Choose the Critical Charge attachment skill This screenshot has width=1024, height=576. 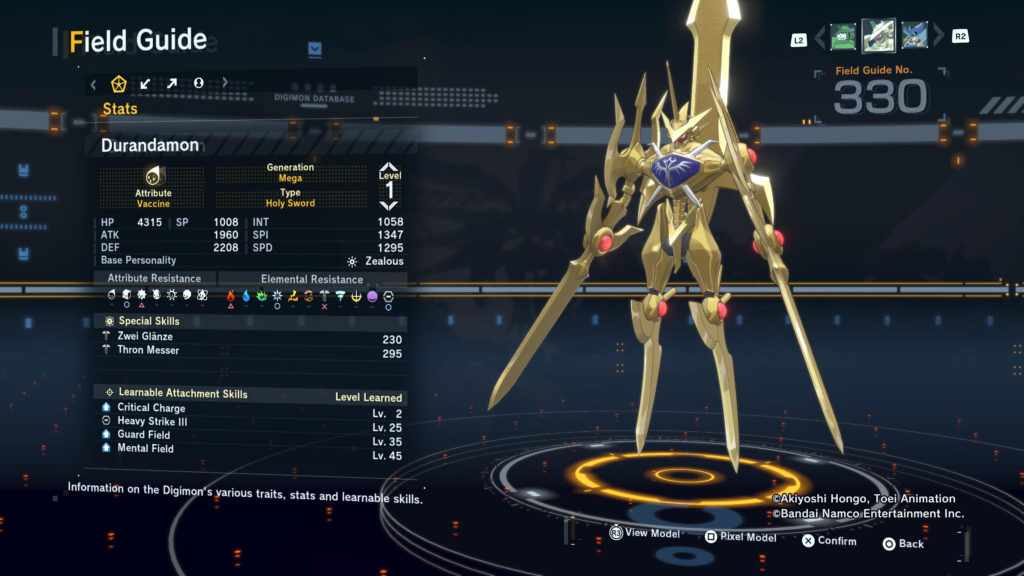pos(151,408)
